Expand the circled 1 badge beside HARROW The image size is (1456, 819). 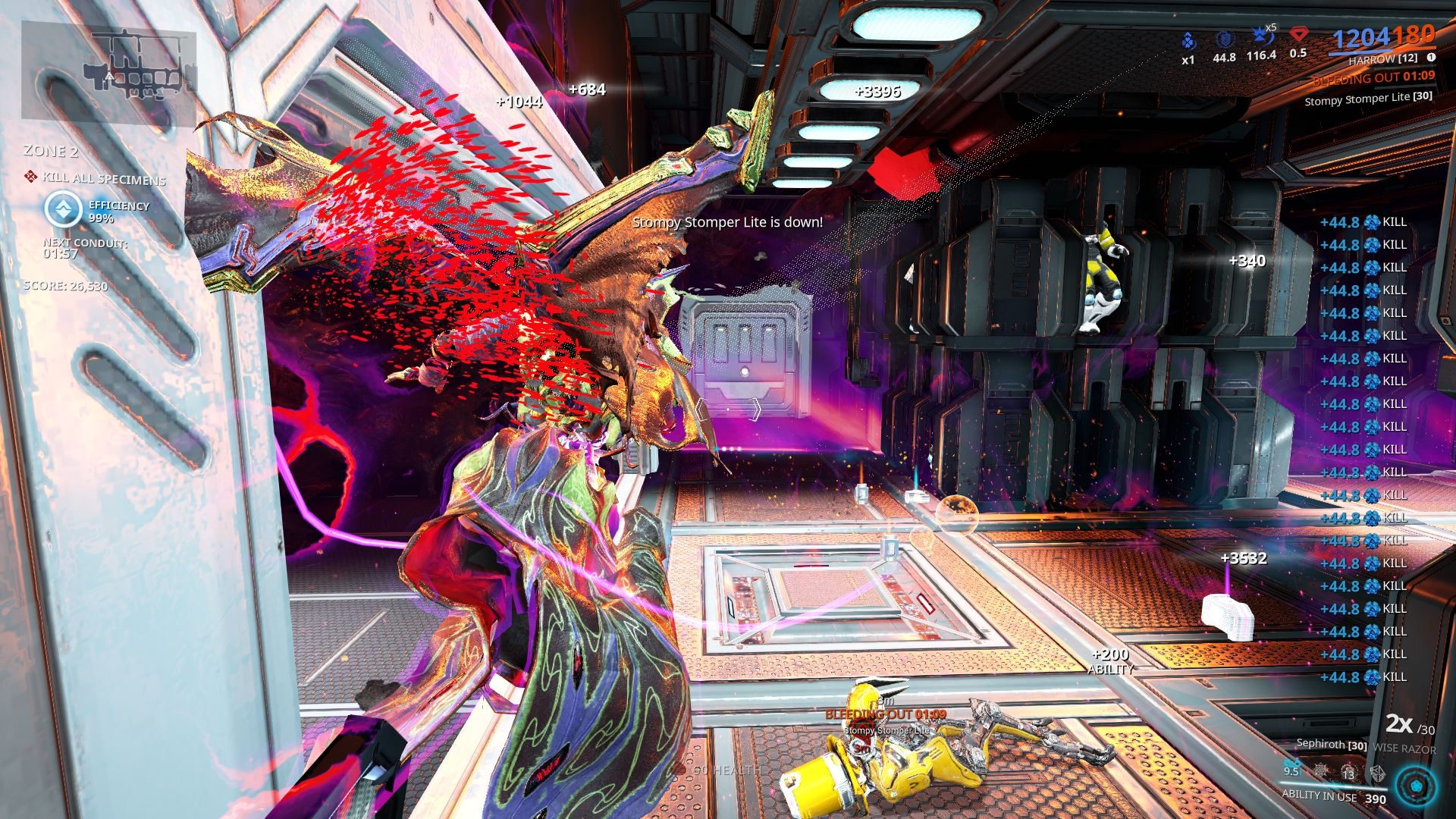pos(1433,57)
